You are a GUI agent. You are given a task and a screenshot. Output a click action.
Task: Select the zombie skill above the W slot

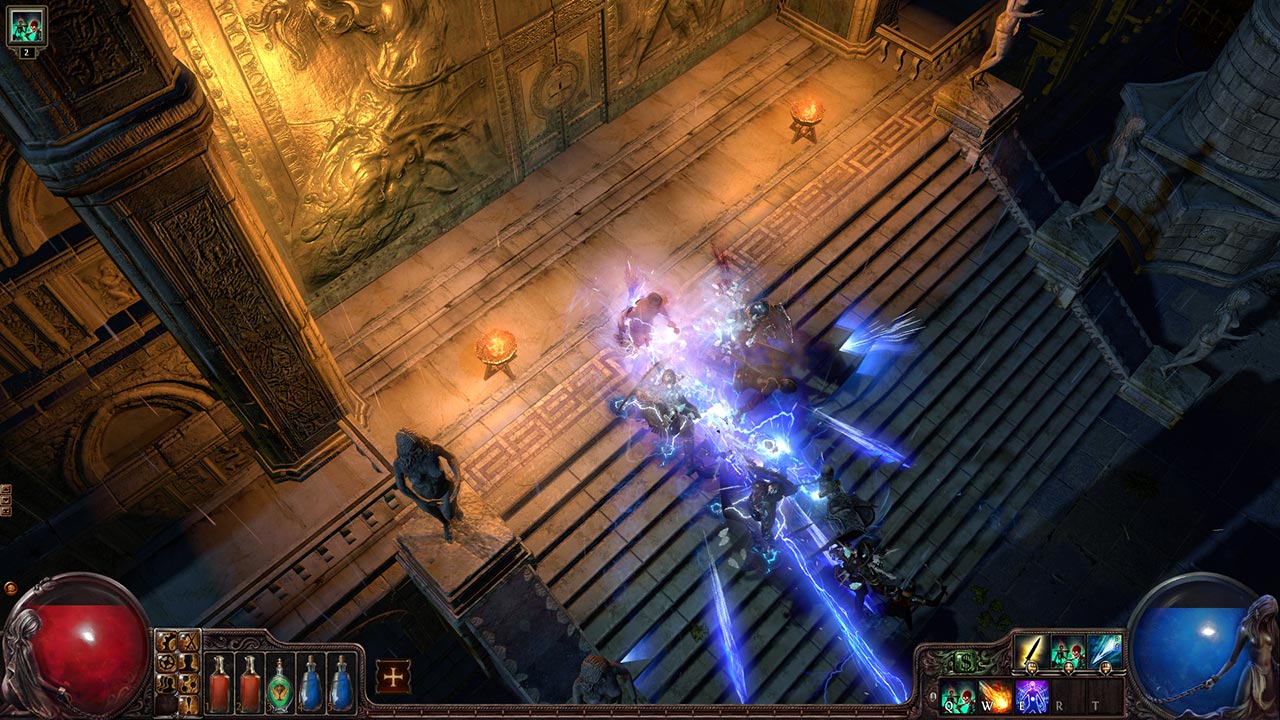pos(1067,651)
